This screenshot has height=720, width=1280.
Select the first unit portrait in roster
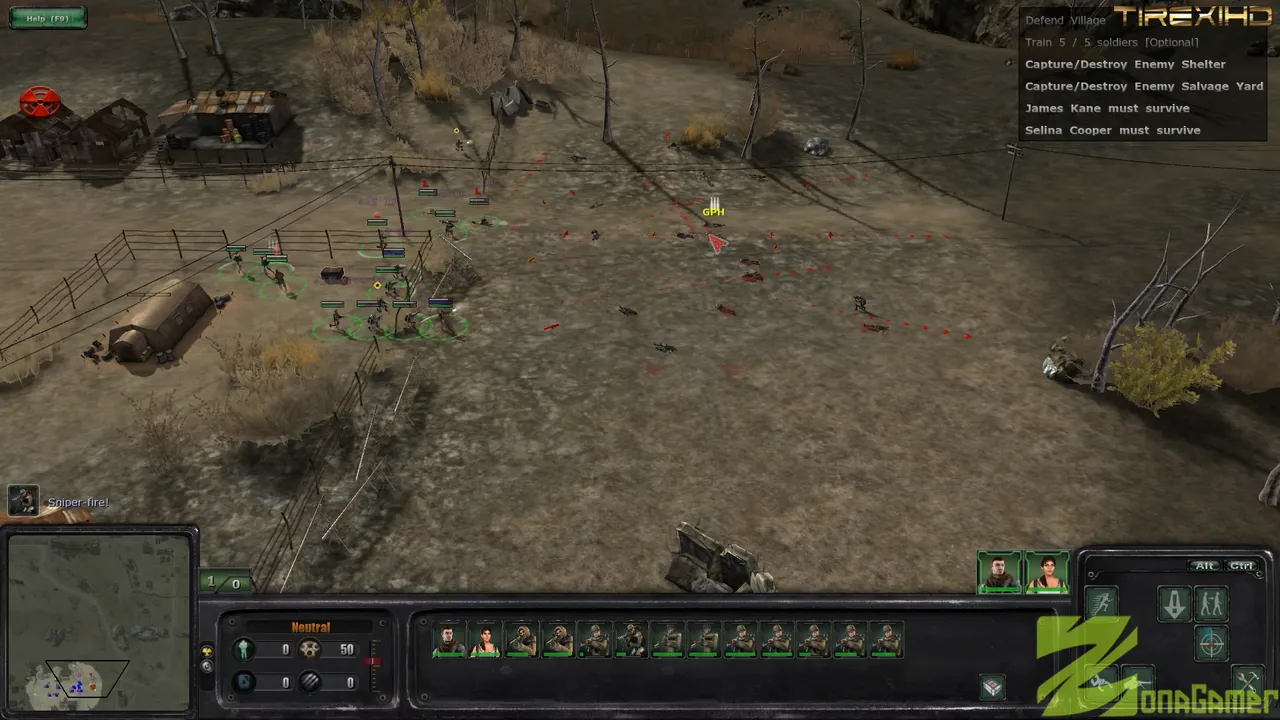click(x=449, y=640)
